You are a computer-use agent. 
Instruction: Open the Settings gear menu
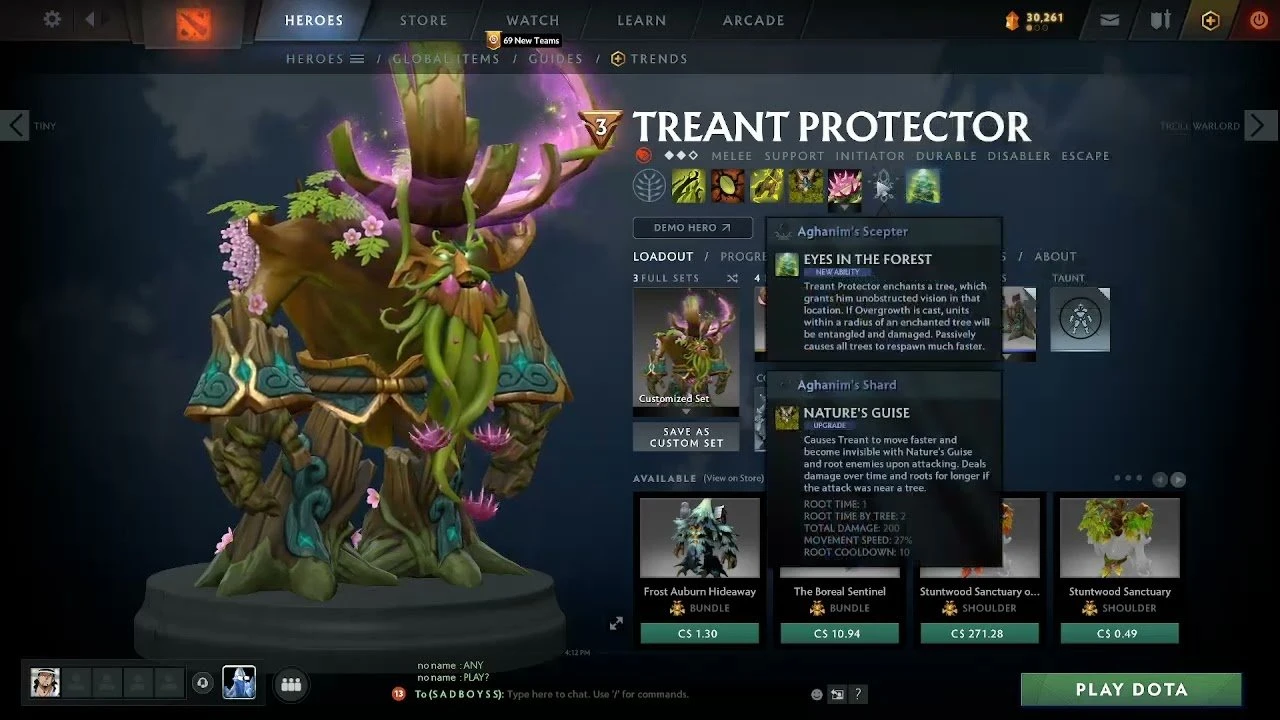pos(52,20)
